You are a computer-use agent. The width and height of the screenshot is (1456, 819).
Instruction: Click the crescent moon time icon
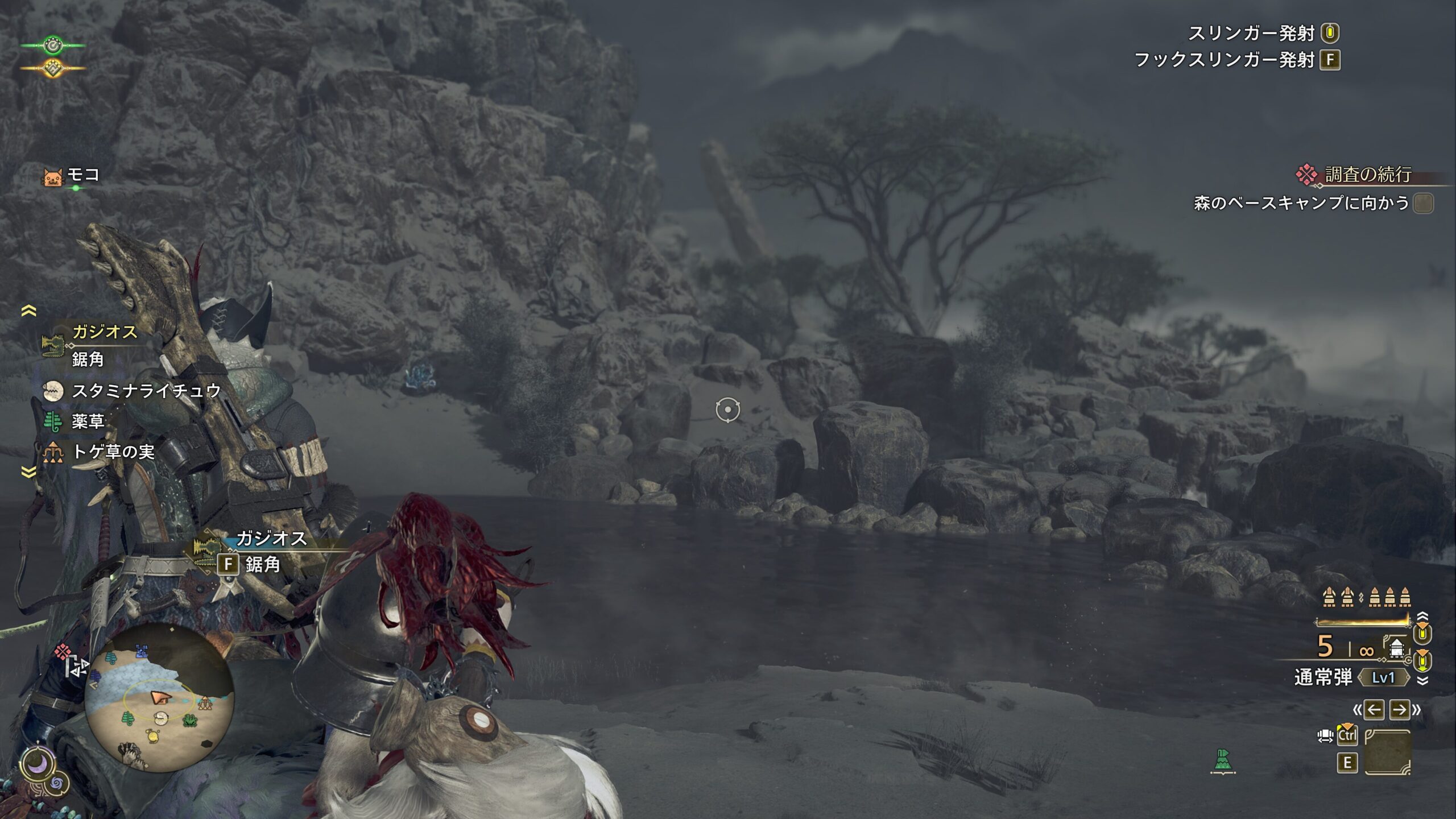(38, 764)
